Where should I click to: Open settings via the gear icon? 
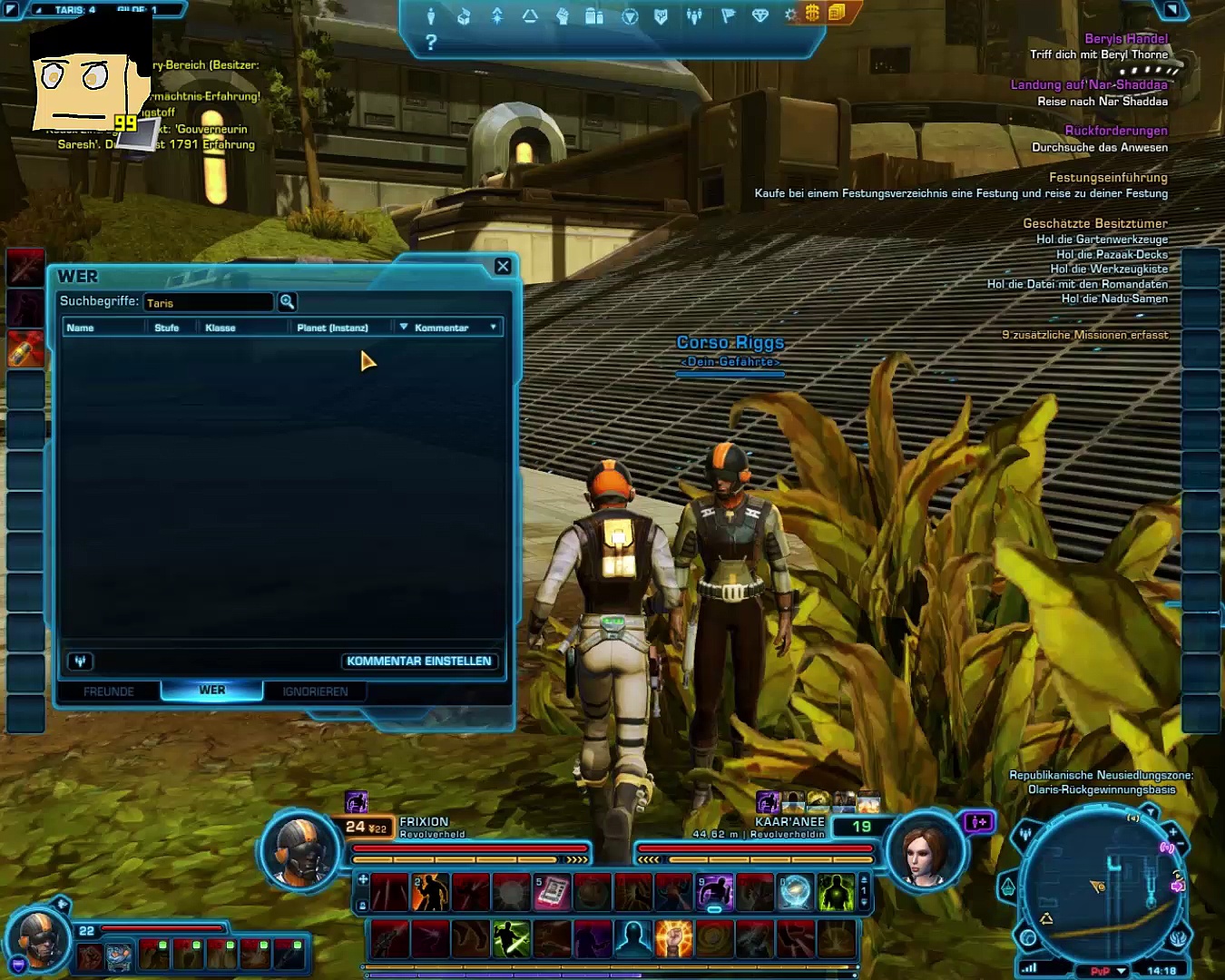coord(790,15)
